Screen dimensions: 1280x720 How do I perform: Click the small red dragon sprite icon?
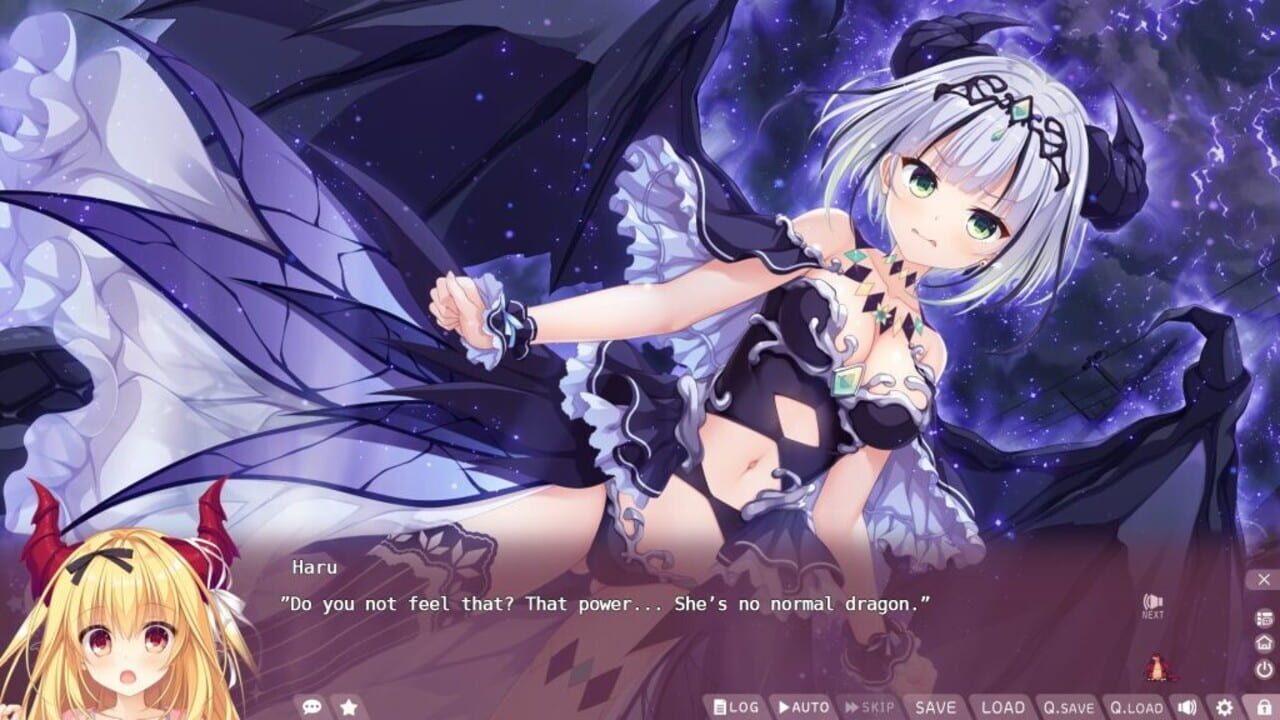click(x=1157, y=667)
